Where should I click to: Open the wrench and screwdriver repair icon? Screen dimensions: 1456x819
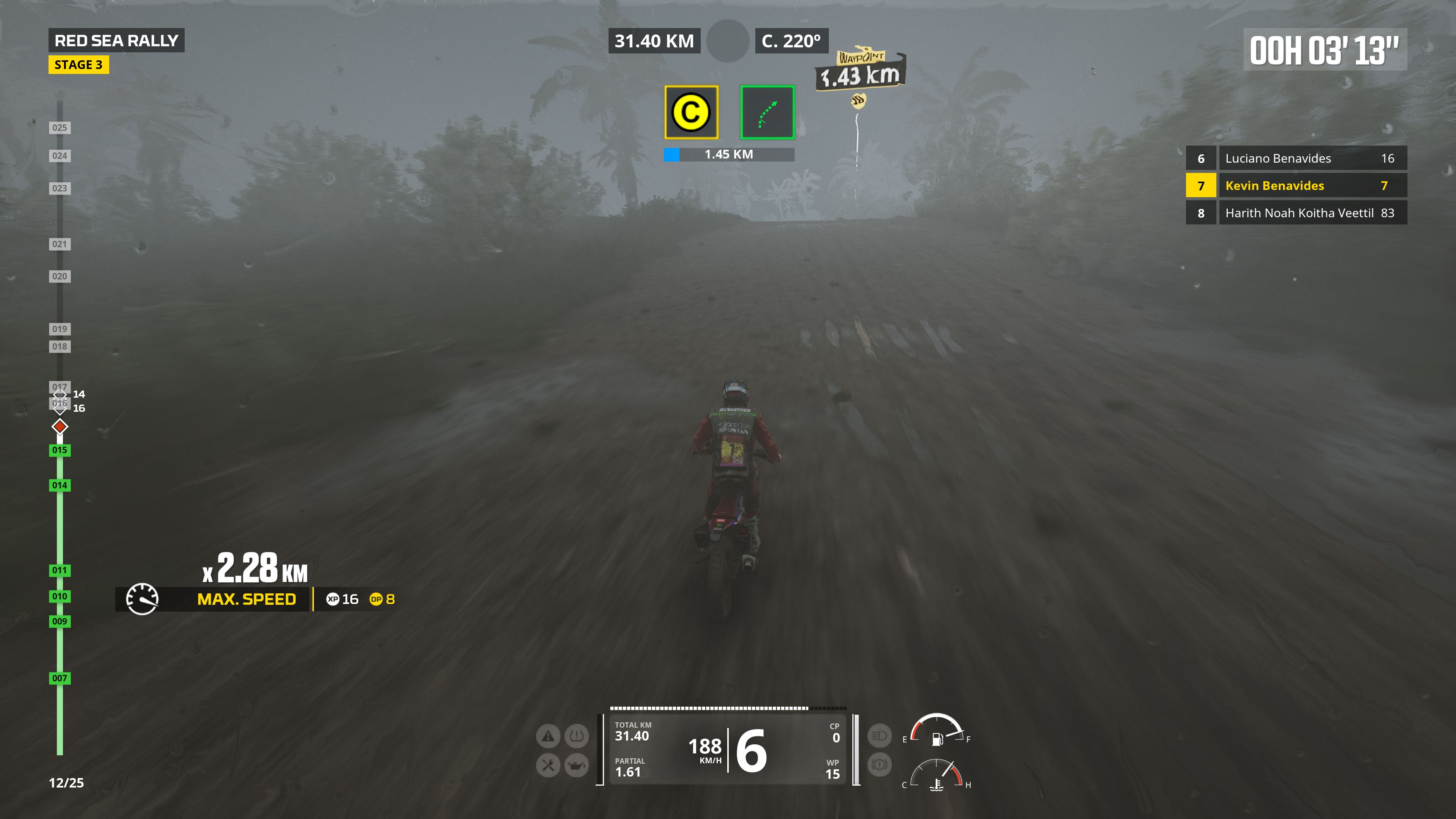[548, 765]
